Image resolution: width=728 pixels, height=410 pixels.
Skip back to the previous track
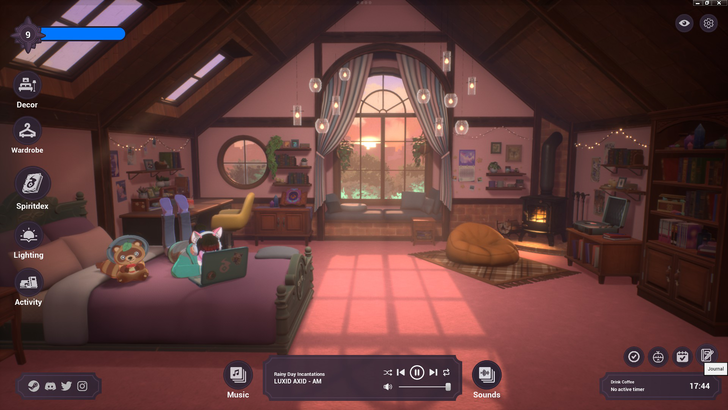pyautogui.click(x=402, y=372)
